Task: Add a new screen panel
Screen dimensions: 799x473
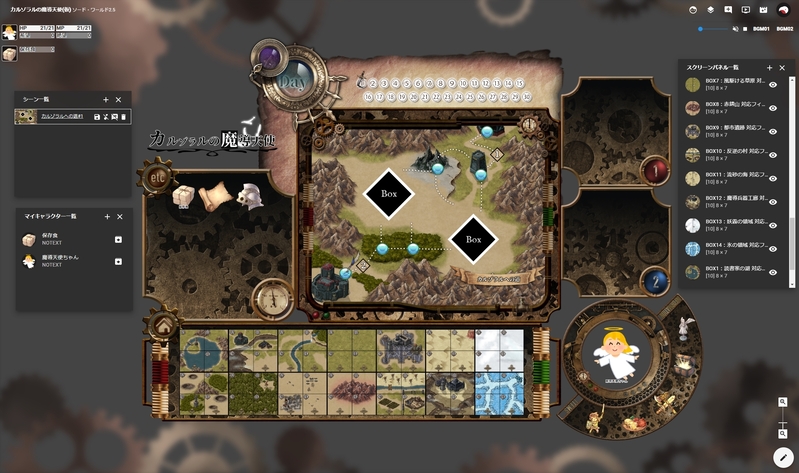Action: click(x=769, y=68)
